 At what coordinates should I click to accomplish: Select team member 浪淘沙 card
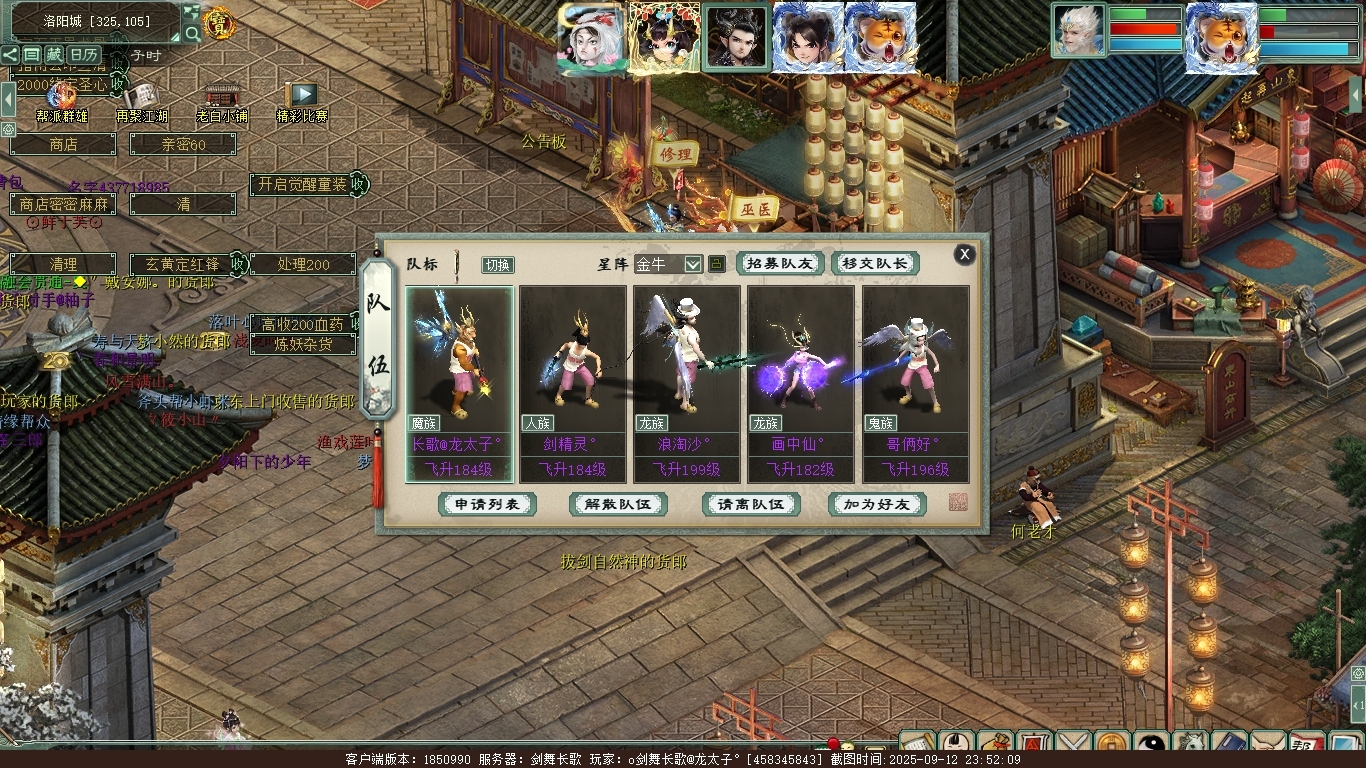[687, 384]
